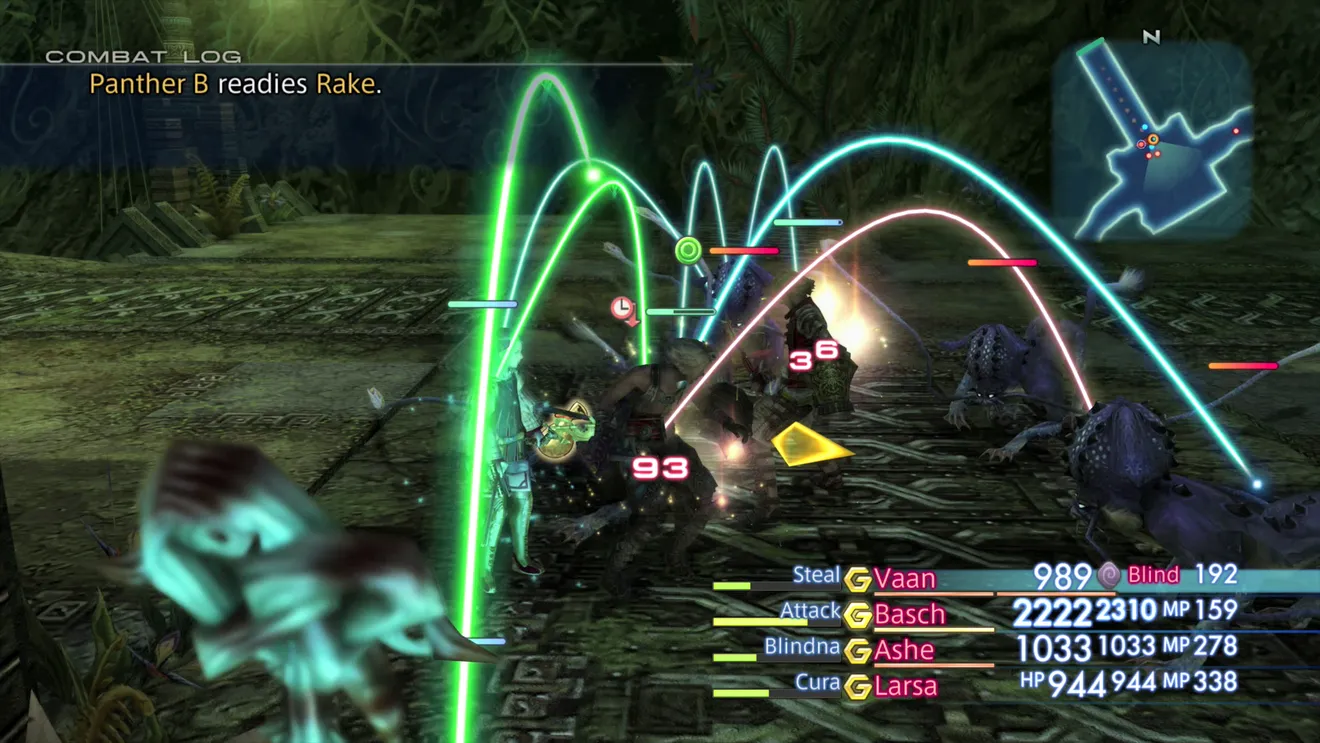Image resolution: width=1320 pixels, height=743 pixels.
Task: Select Vaan in the party list
Action: 905,579
